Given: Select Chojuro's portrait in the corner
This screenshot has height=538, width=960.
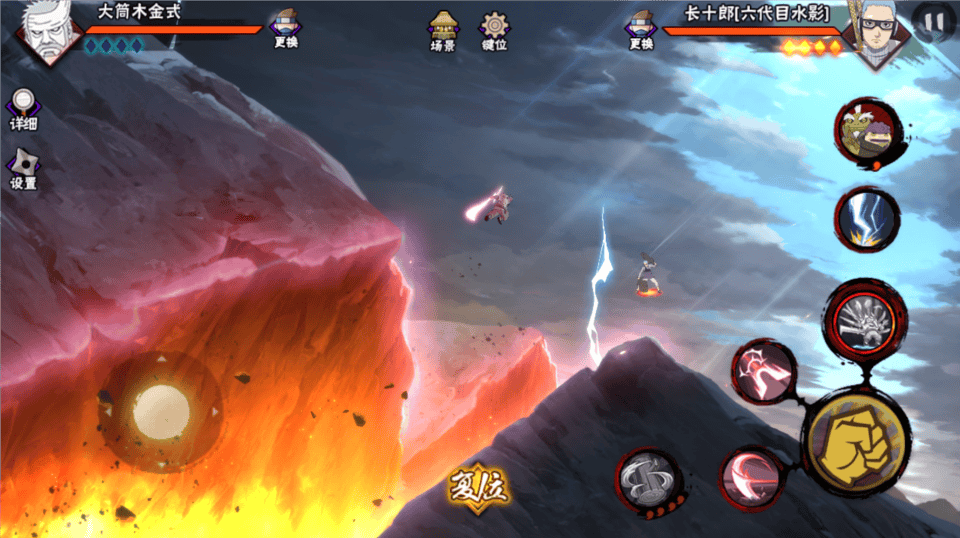Looking at the screenshot, I should (873, 32).
